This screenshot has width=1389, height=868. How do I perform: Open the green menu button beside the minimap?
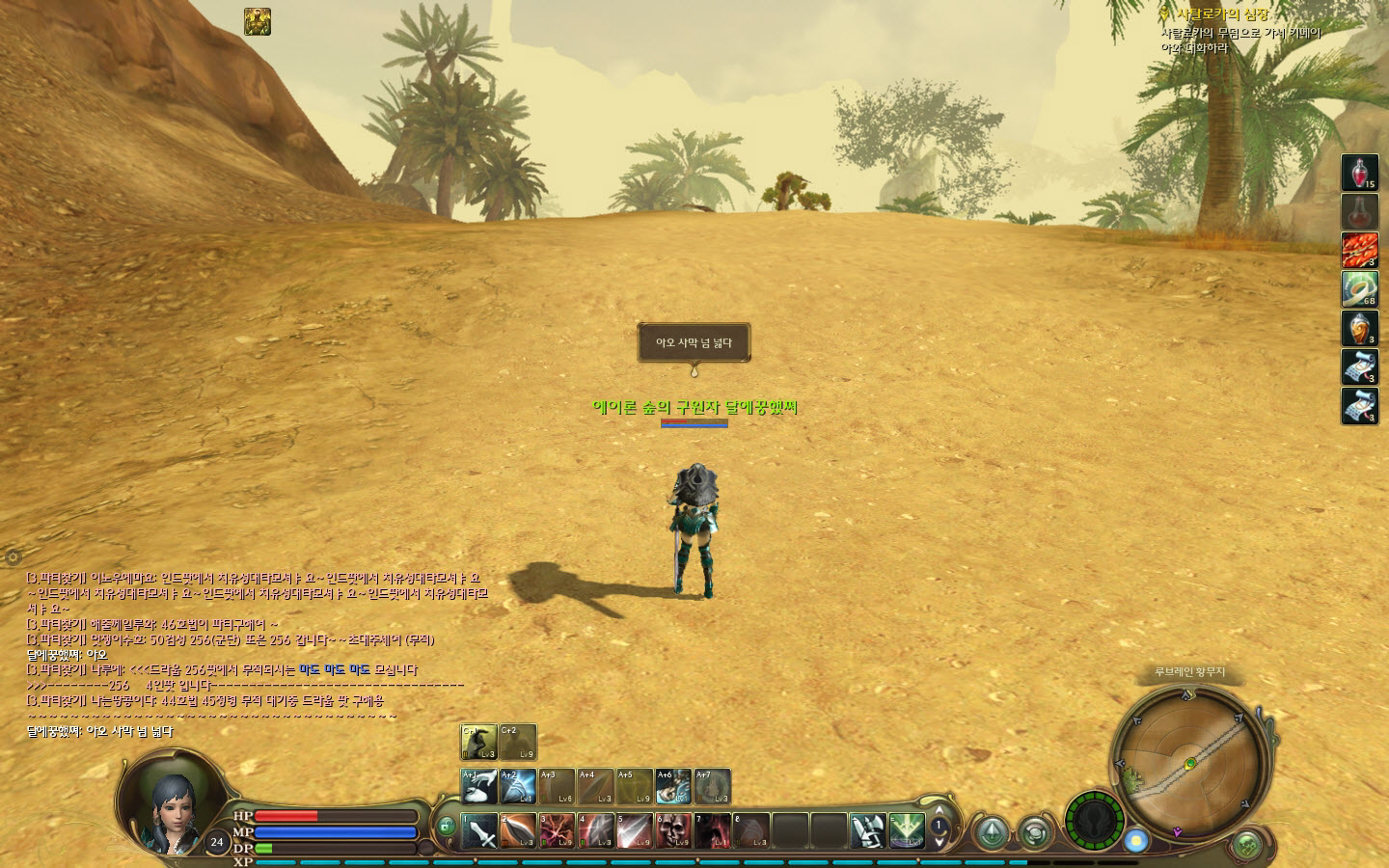point(1246,844)
